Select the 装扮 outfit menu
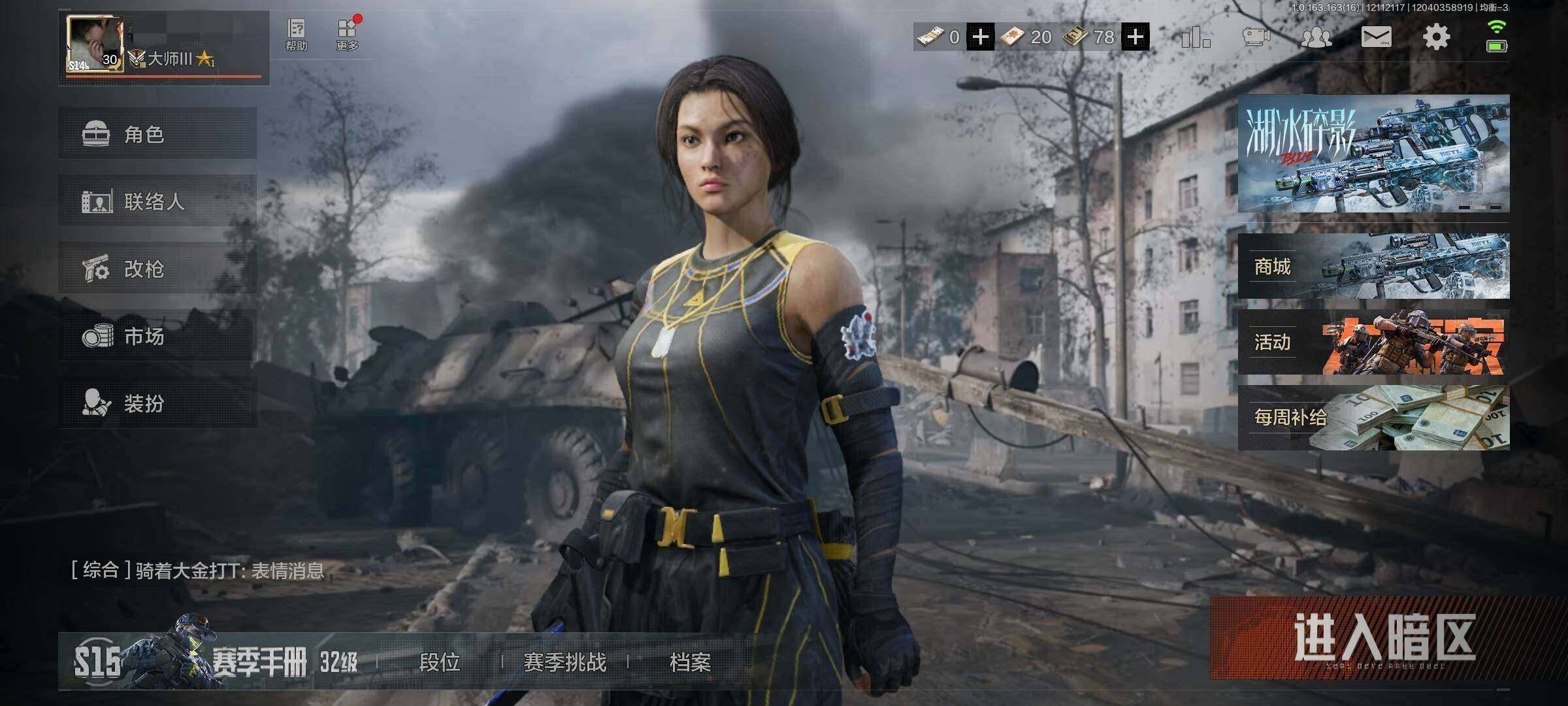Screen dimensions: 1568x706 (157, 403)
